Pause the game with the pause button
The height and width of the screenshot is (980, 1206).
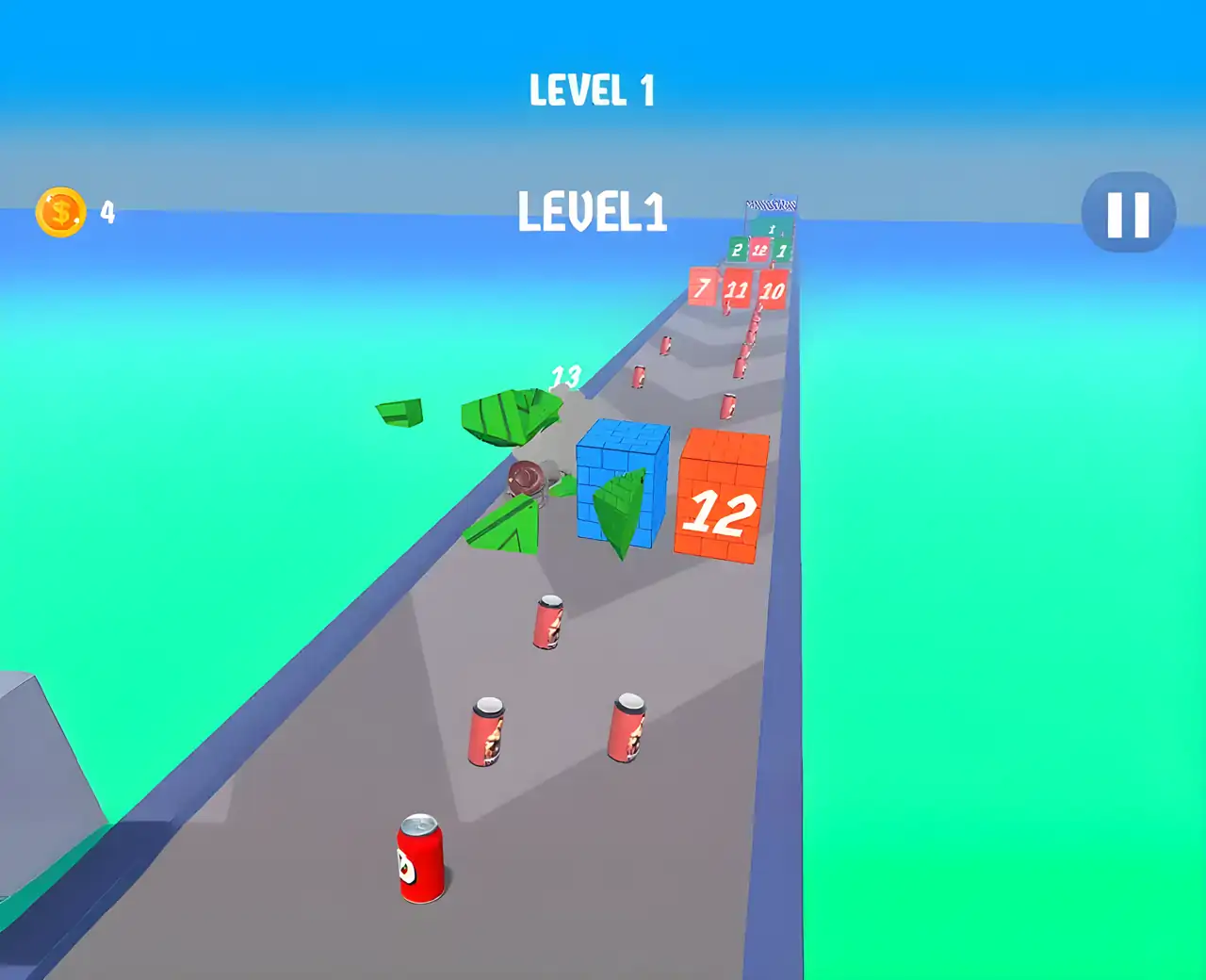[1128, 213]
